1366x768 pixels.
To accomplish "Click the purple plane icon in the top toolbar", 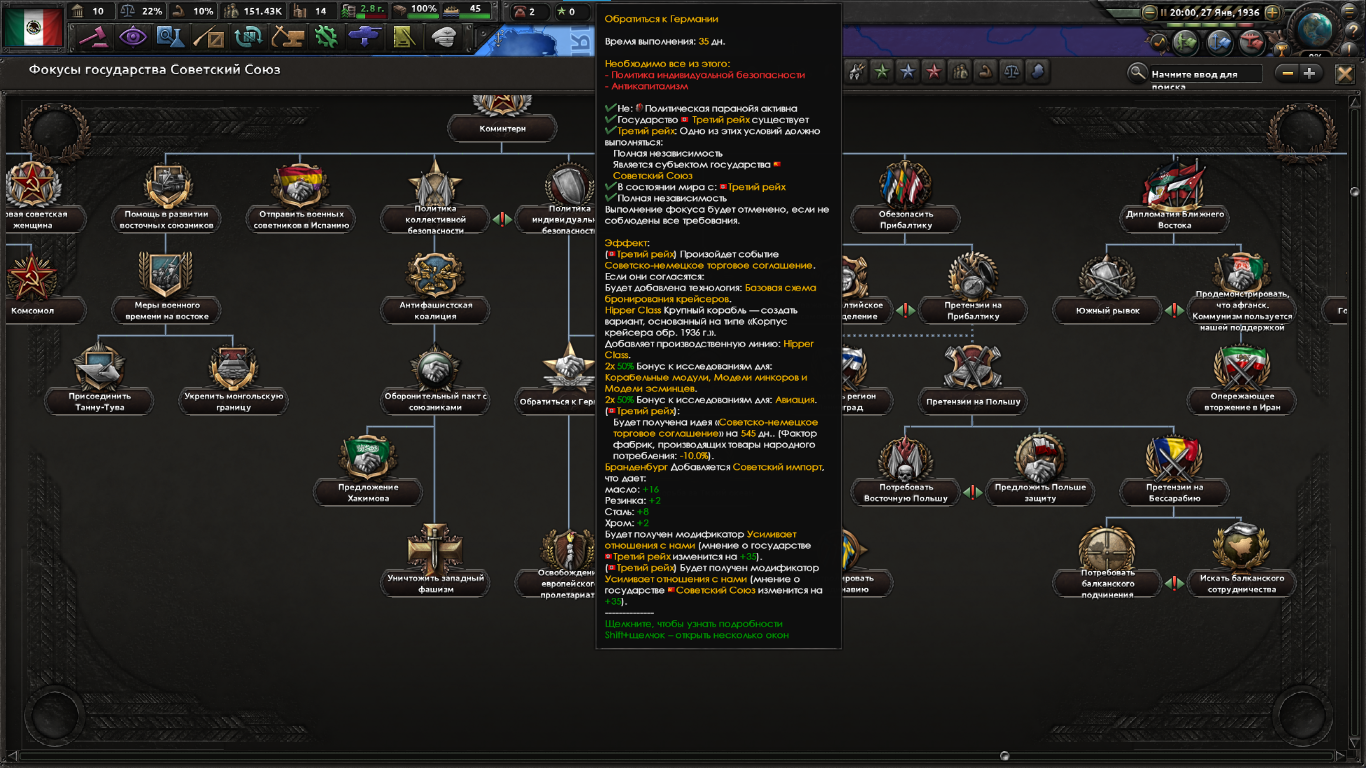I will [365, 37].
